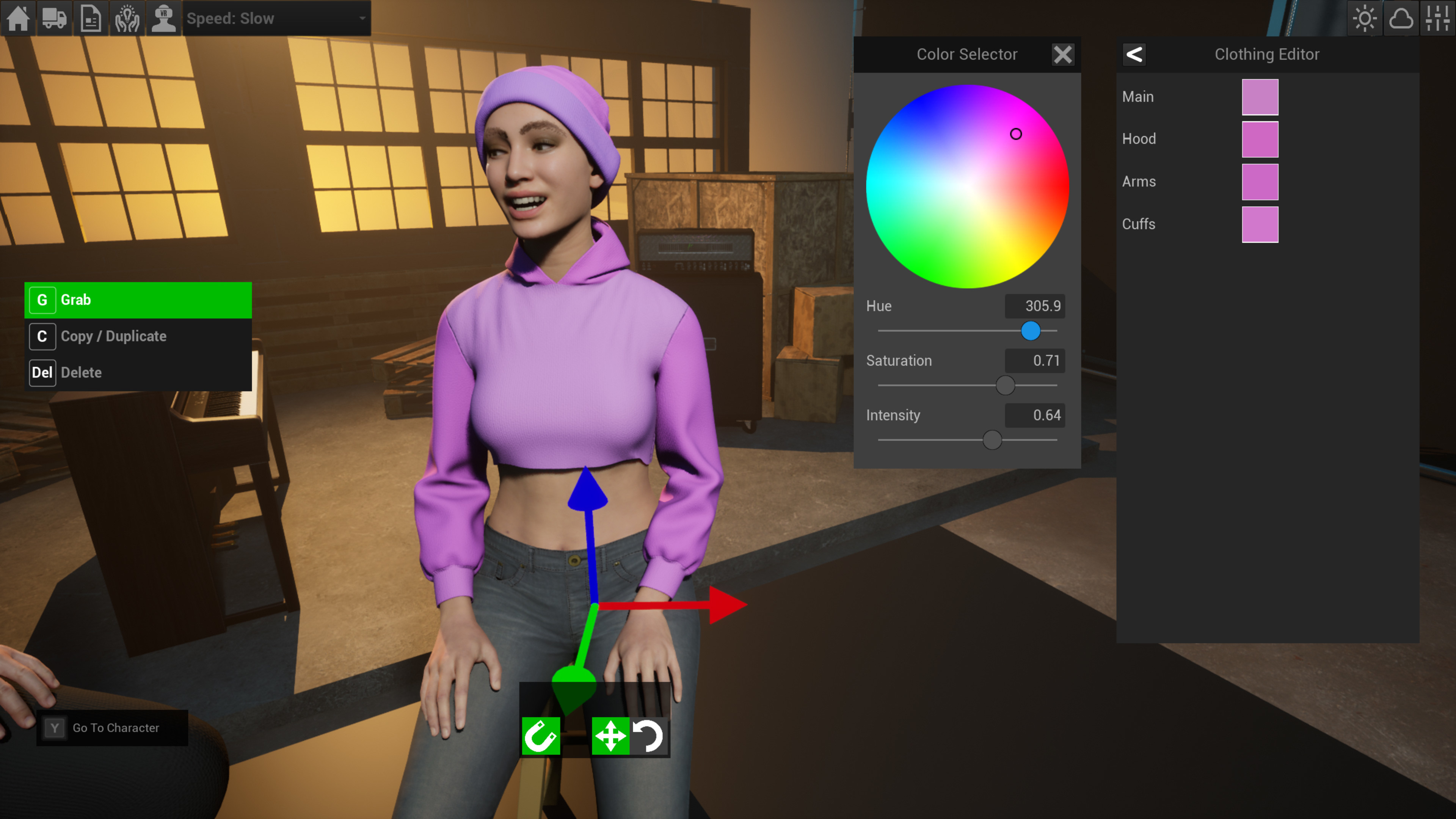
Task: Collapse the Clothing Editor with the back chevron
Action: [1134, 54]
